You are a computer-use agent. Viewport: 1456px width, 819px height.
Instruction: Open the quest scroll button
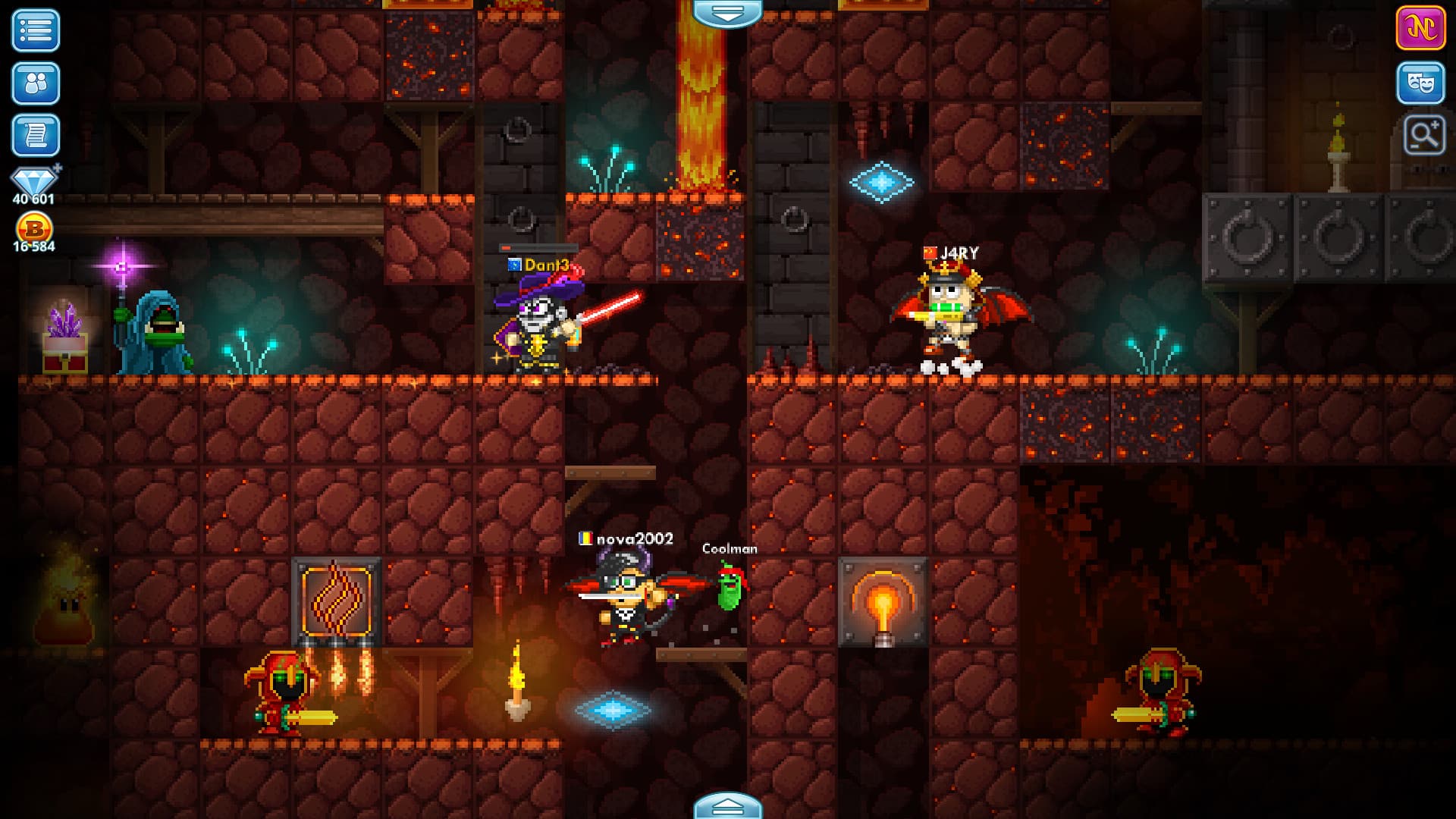tap(36, 136)
